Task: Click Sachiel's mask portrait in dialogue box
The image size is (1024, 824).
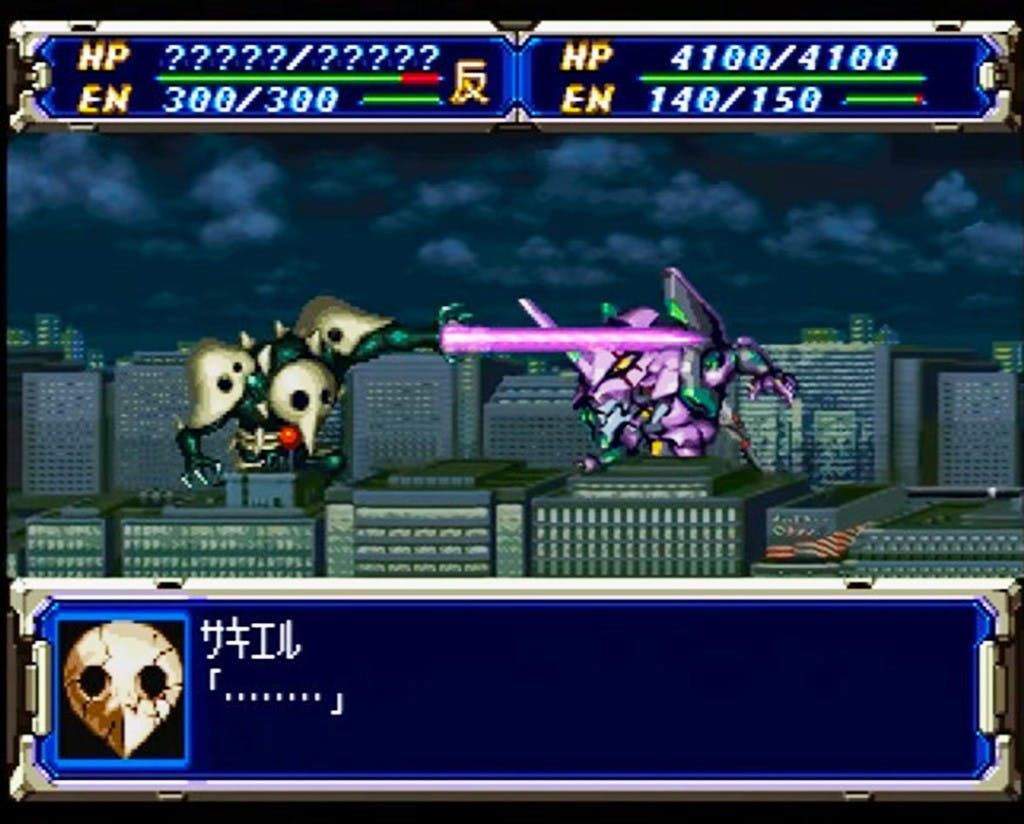Action: [x=122, y=688]
